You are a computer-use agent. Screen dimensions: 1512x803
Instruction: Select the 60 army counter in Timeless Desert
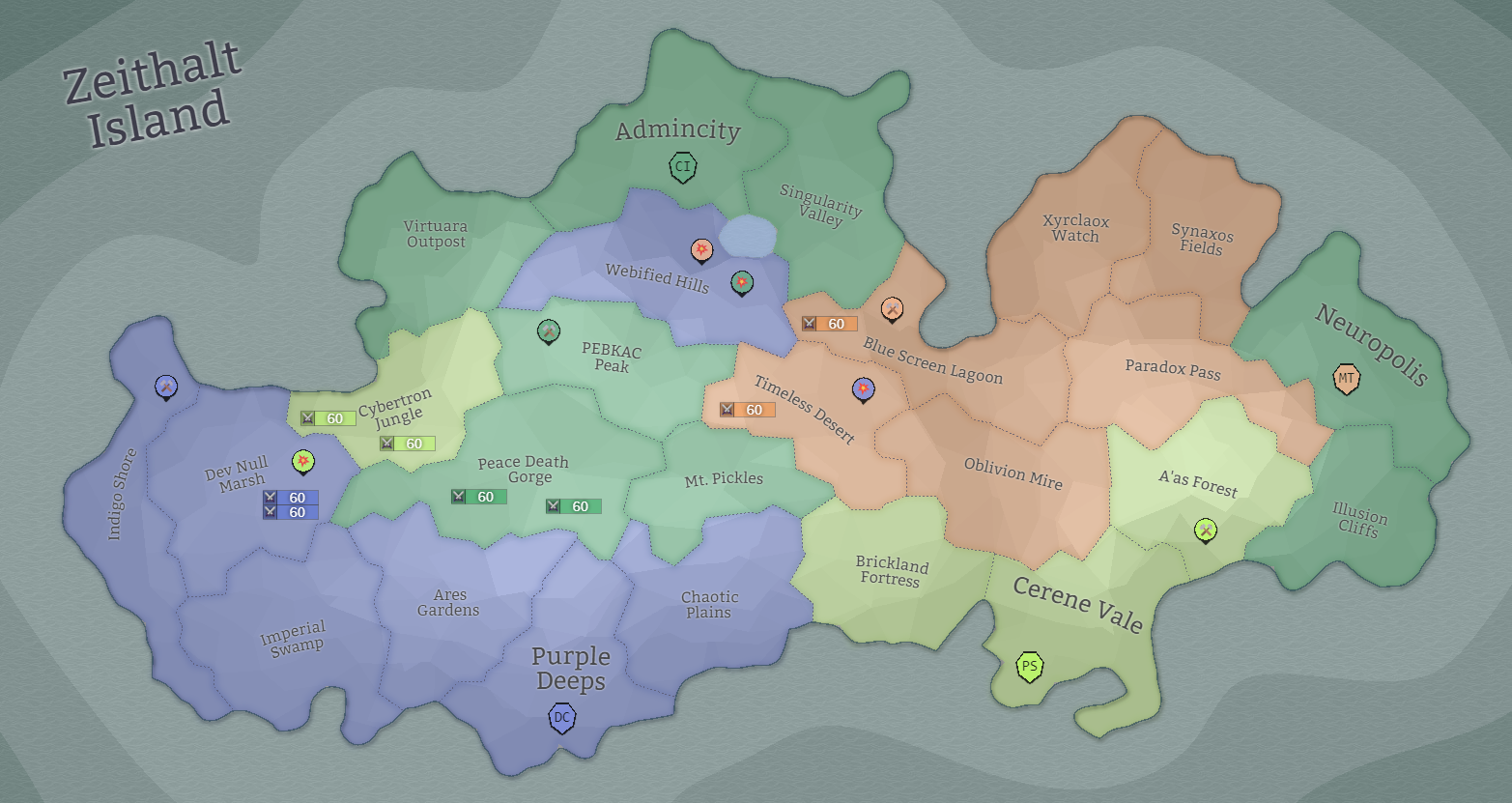748,409
